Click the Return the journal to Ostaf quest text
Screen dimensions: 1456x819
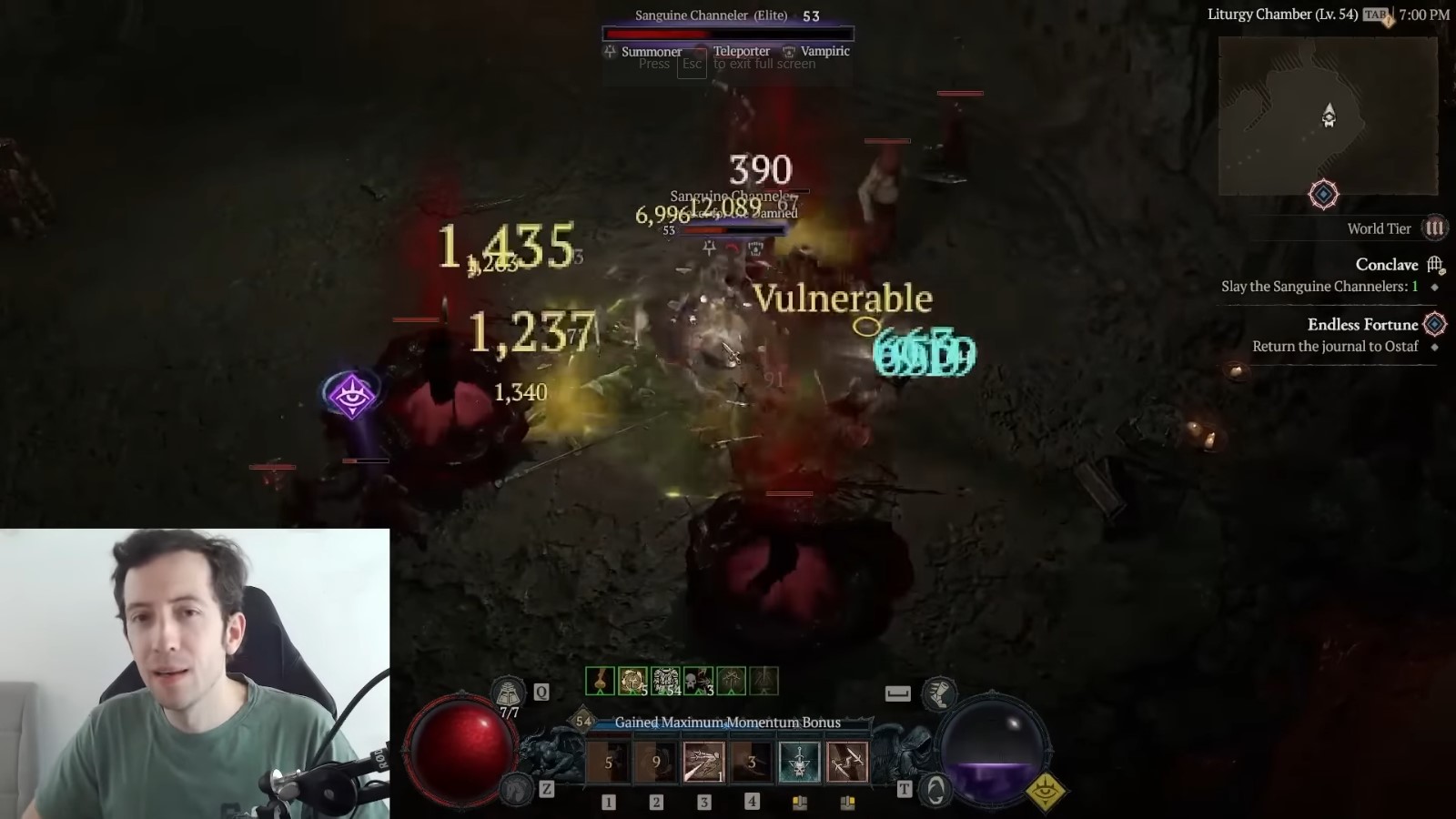click(1338, 346)
